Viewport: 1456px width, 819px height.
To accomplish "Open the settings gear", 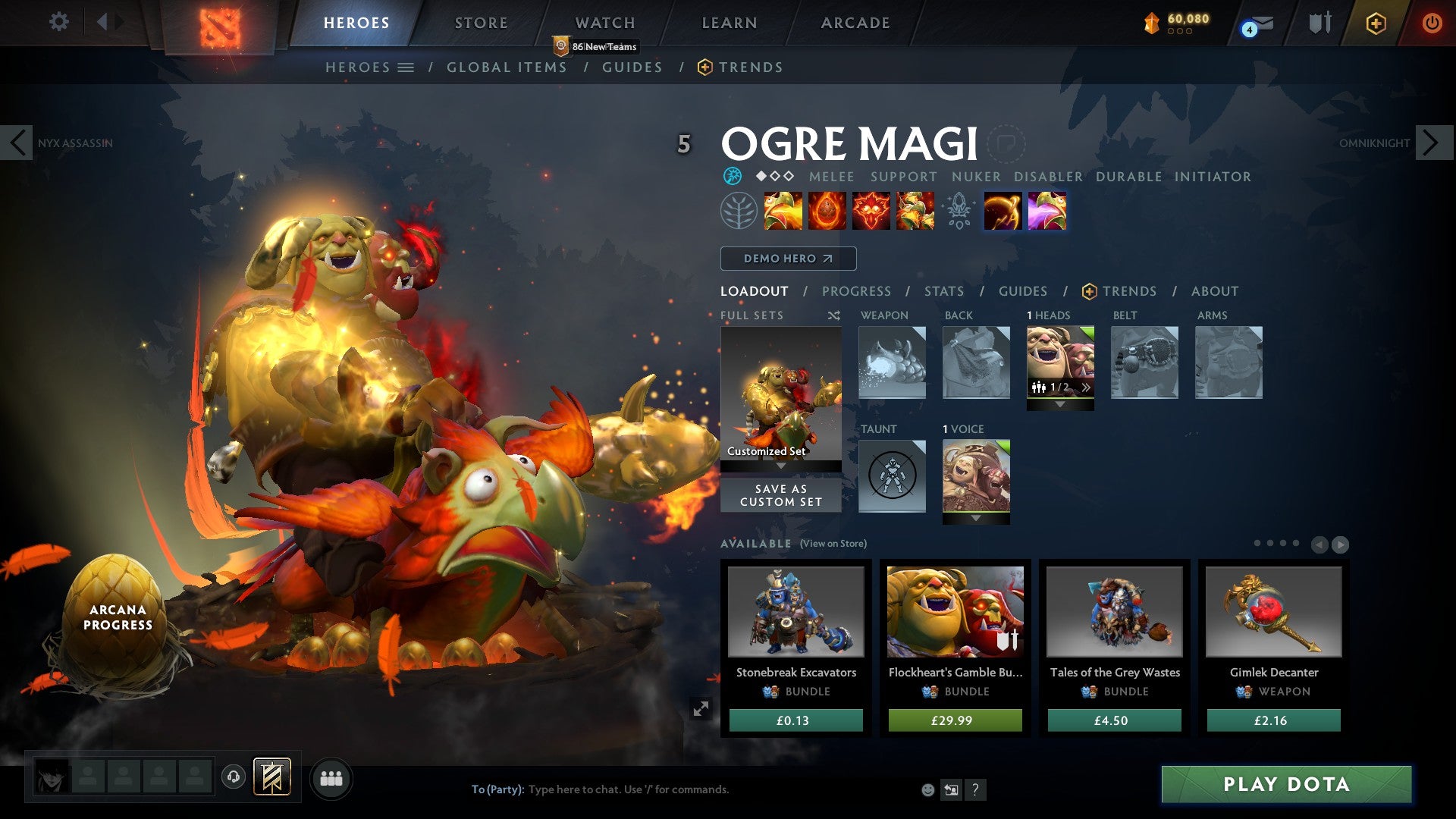I will coord(58,22).
